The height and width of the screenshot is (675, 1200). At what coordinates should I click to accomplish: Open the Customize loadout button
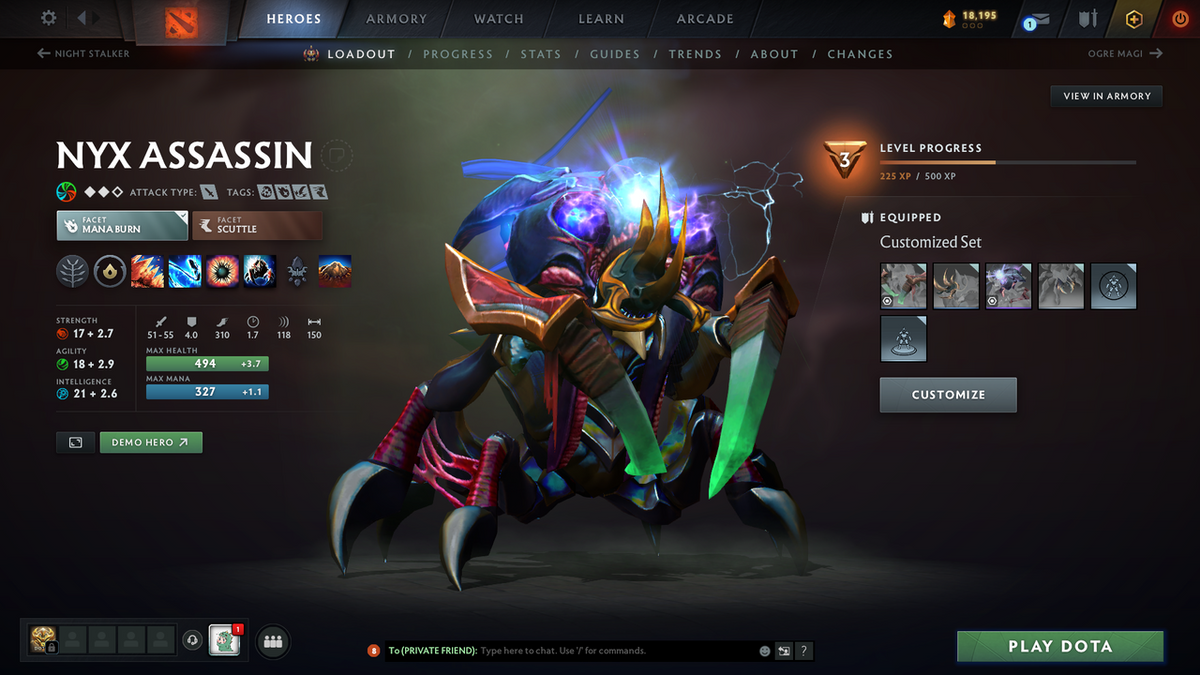(948, 395)
